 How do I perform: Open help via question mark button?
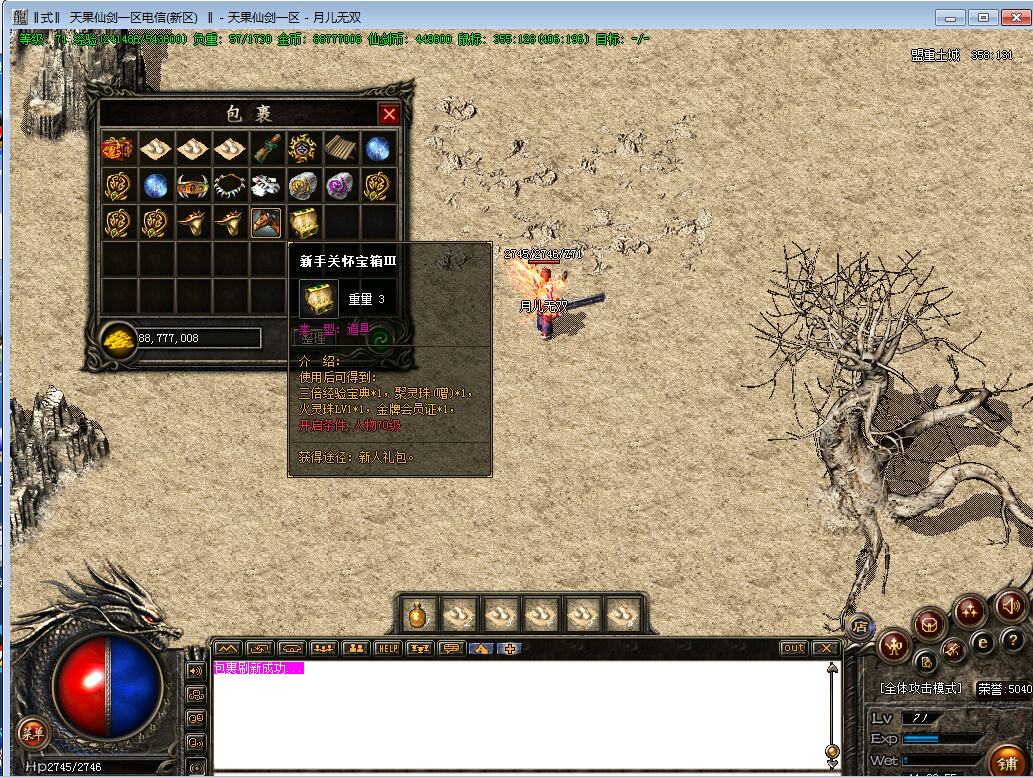click(x=1011, y=640)
